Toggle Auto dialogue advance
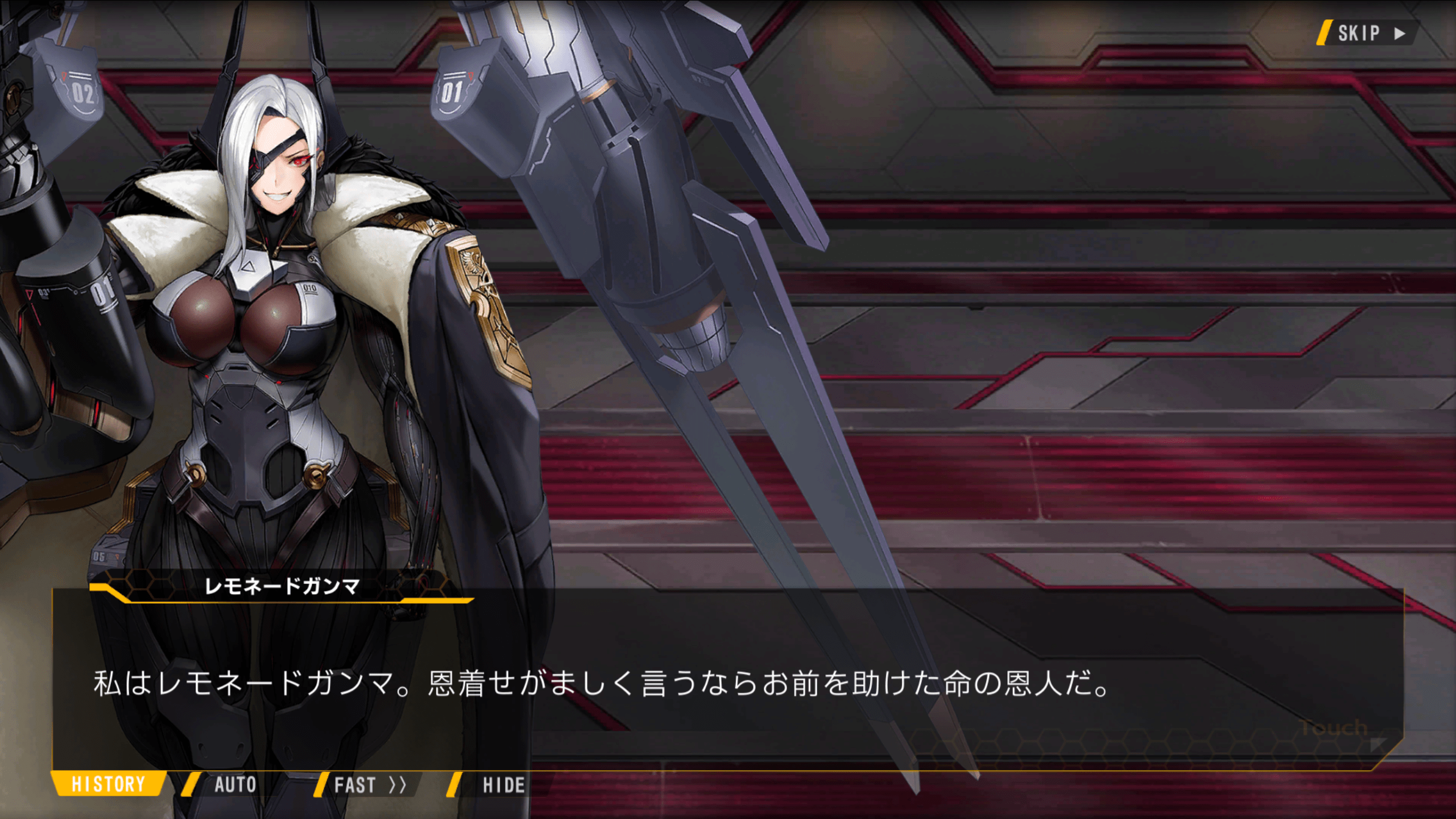The height and width of the screenshot is (819, 1456). tap(234, 785)
